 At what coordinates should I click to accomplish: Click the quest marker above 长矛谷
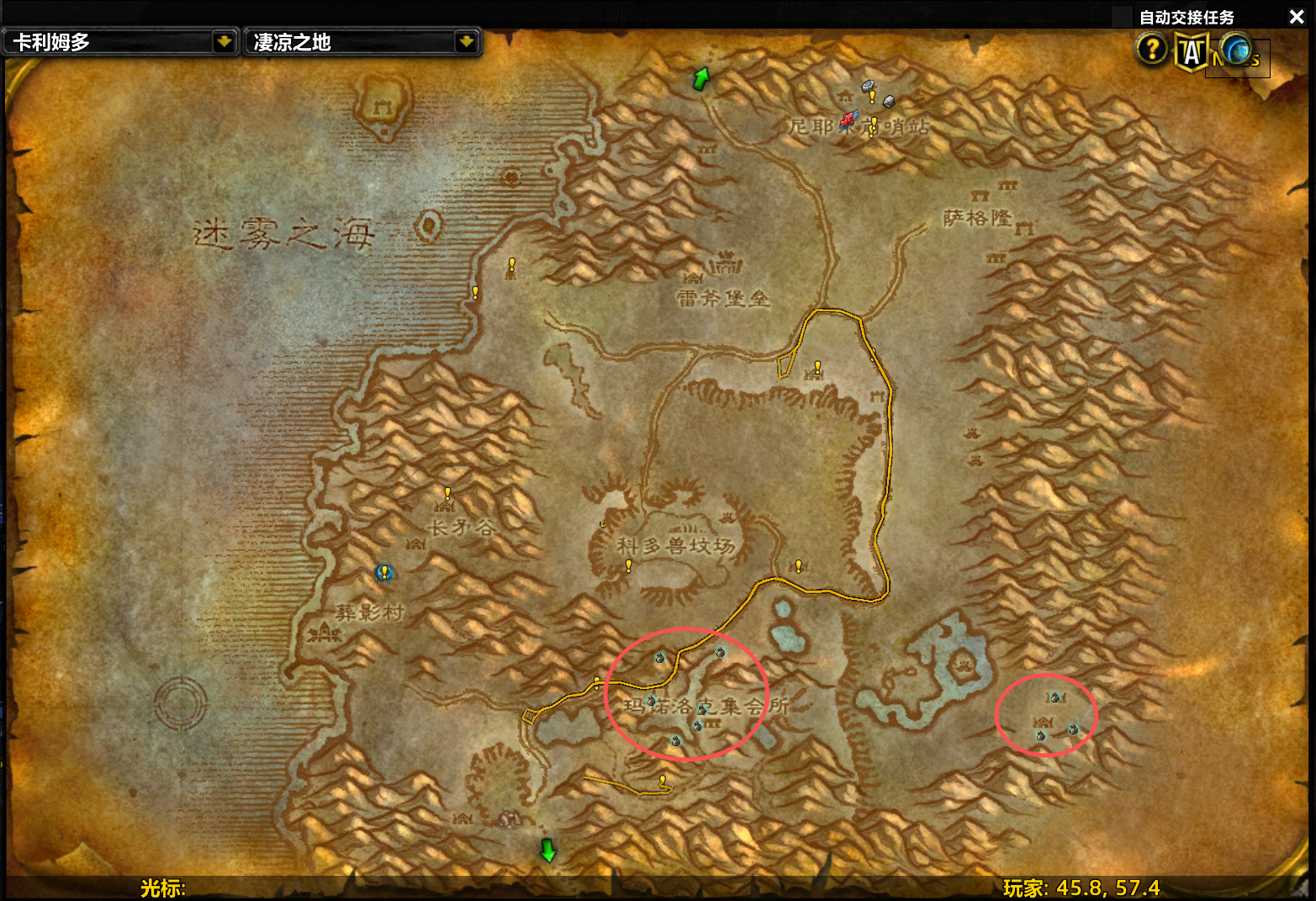pyautogui.click(x=447, y=493)
